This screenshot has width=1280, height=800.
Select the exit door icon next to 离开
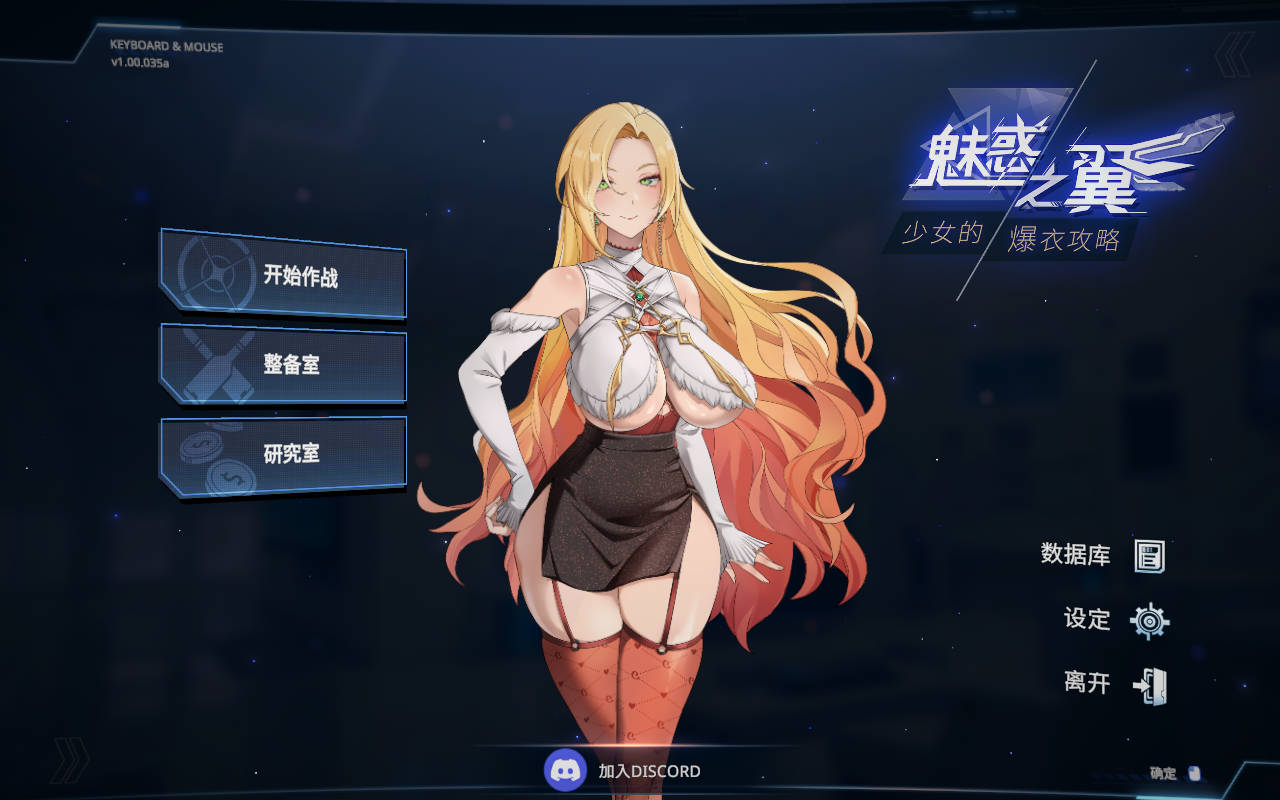point(1150,686)
